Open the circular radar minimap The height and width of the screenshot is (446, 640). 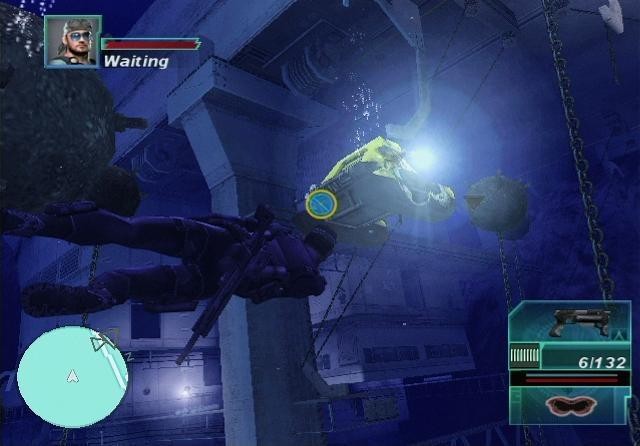tap(71, 376)
